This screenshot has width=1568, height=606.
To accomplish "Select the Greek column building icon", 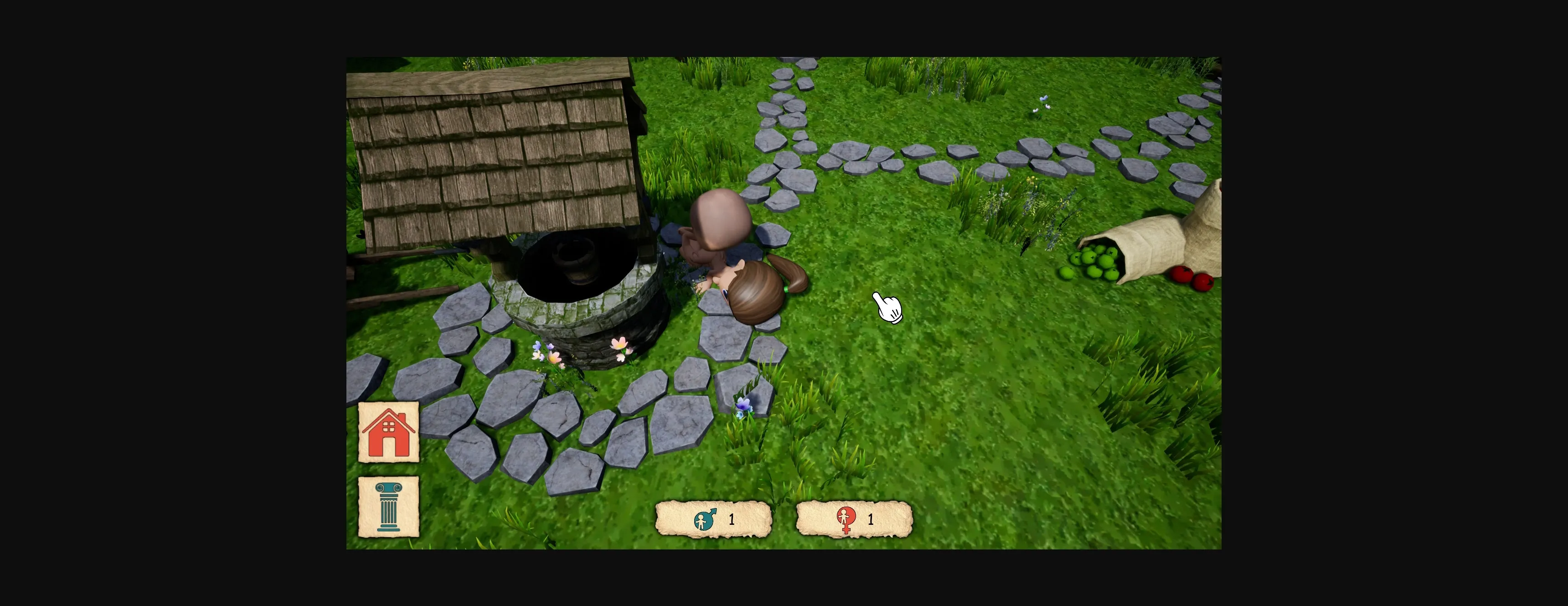I will tap(388, 508).
